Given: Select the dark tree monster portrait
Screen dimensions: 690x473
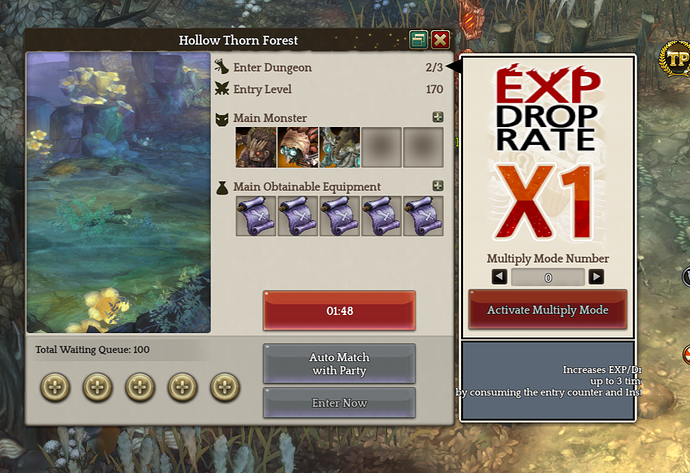Looking at the screenshot, I should 255,147.
